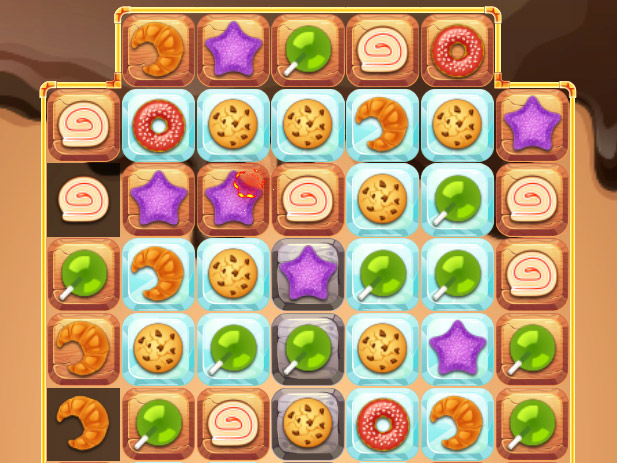Tap the green lollipop on the stone tile
The height and width of the screenshot is (463, 617).
click(x=308, y=348)
